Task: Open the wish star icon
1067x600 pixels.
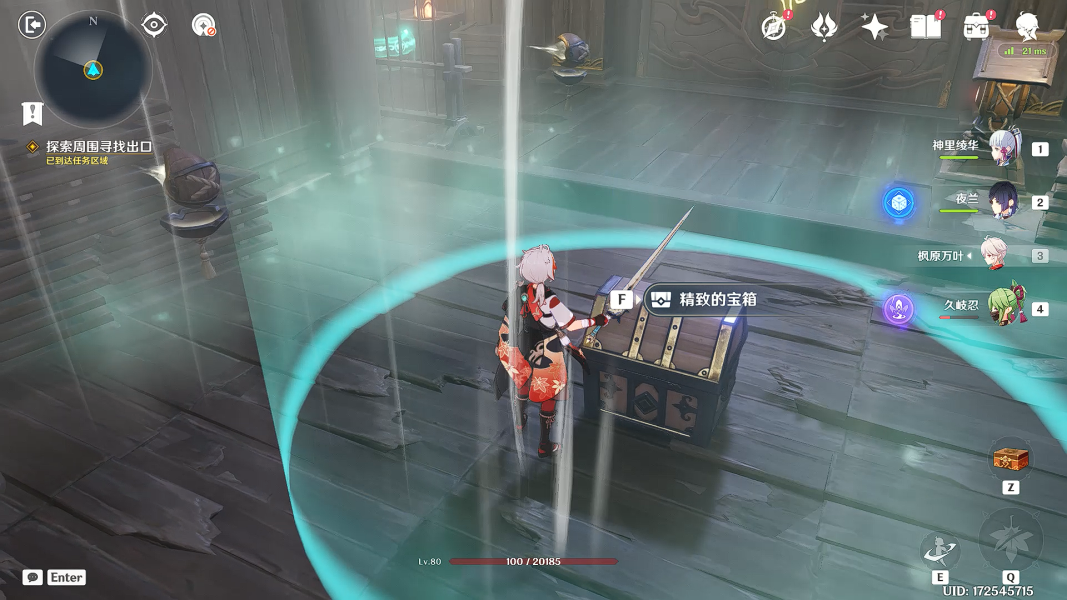Action: pos(874,26)
